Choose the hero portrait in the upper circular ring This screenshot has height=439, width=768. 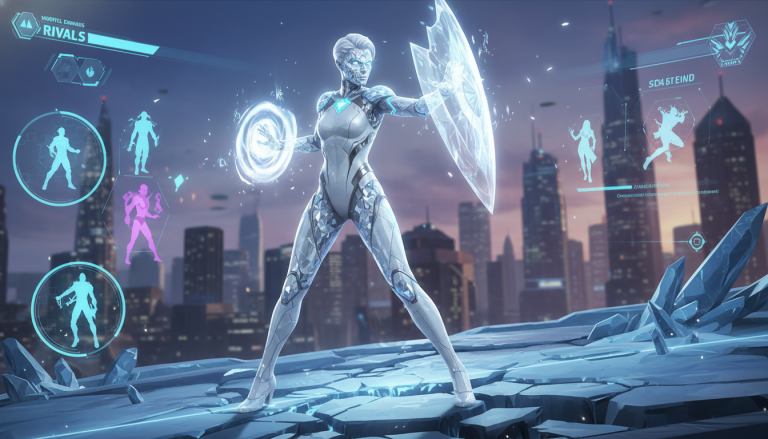pos(60,158)
